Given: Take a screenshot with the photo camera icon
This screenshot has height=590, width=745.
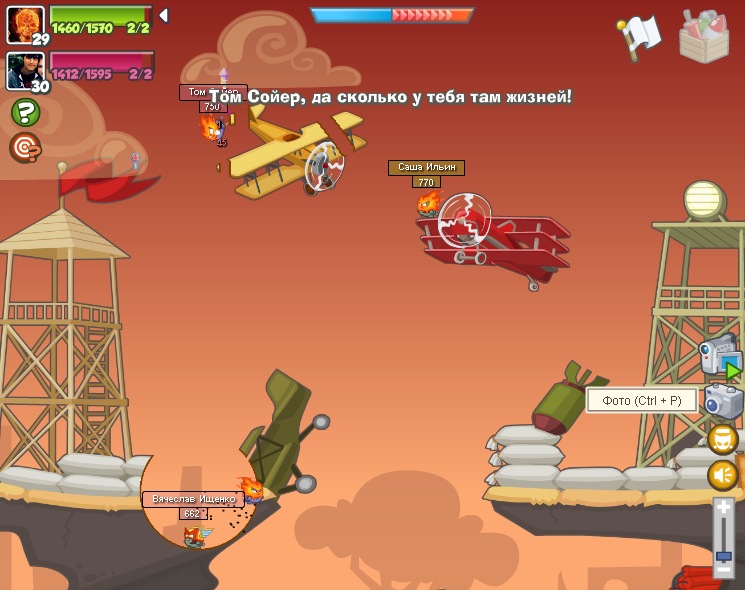Looking at the screenshot, I should click(x=723, y=402).
